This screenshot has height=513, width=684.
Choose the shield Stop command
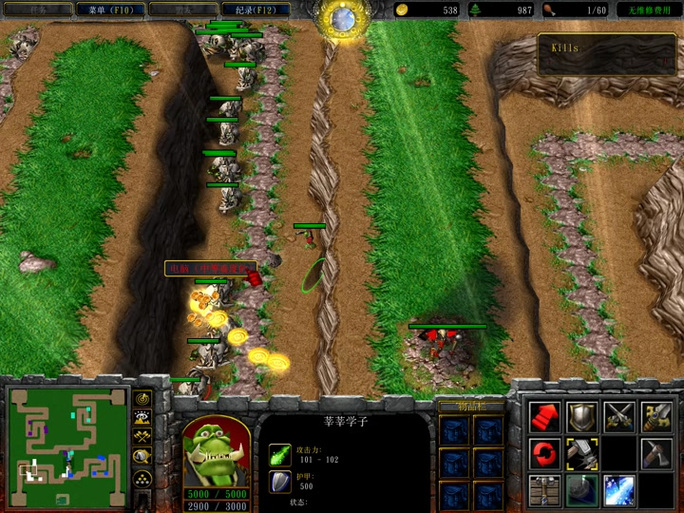pos(581,415)
